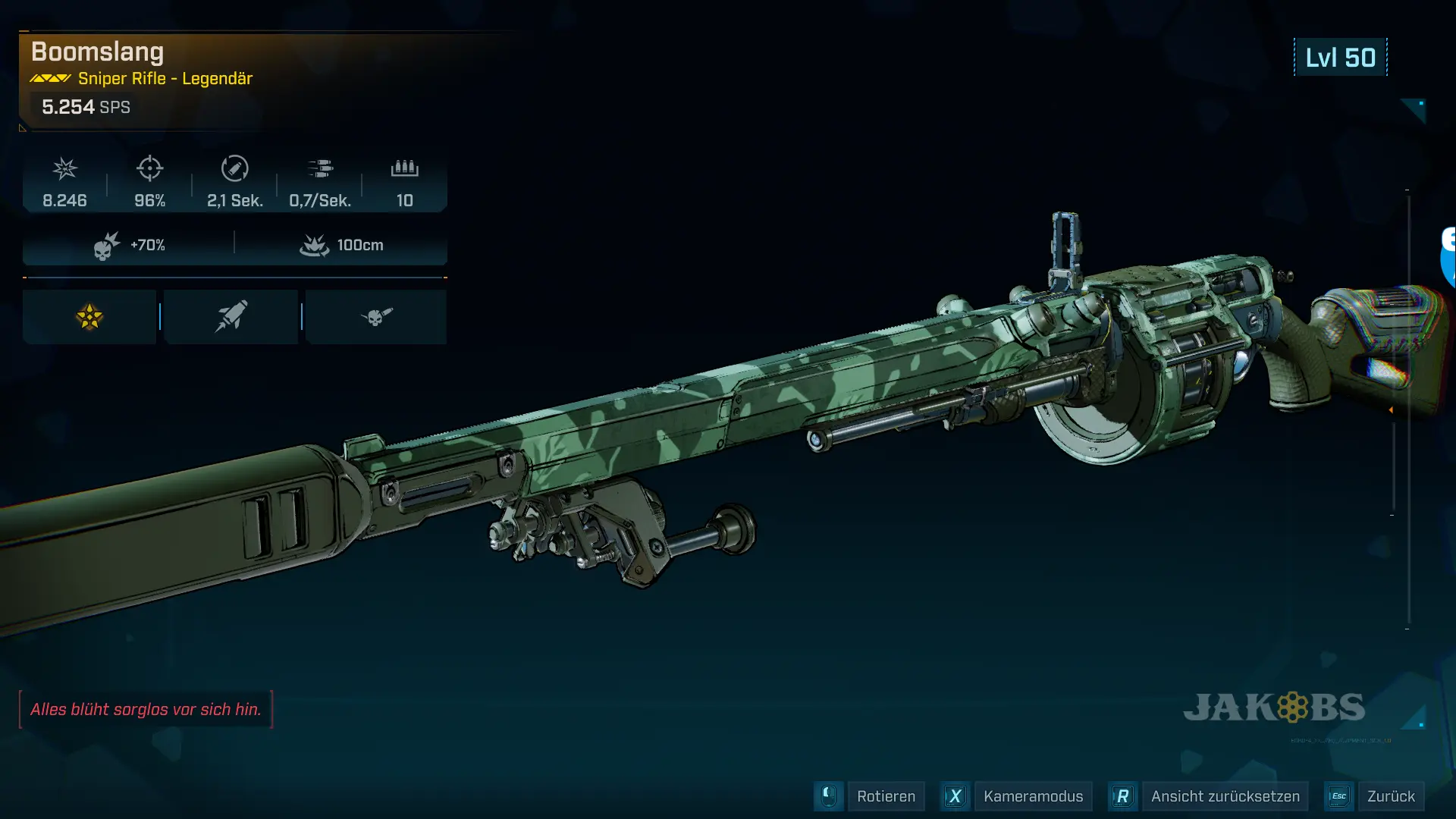
Task: Click the Rotieren button
Action: [885, 796]
